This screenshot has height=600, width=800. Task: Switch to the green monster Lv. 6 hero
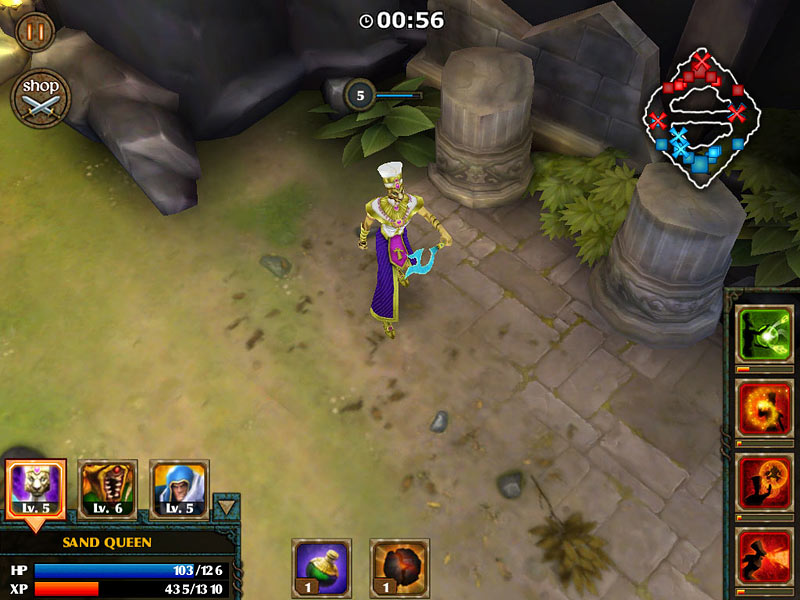107,489
